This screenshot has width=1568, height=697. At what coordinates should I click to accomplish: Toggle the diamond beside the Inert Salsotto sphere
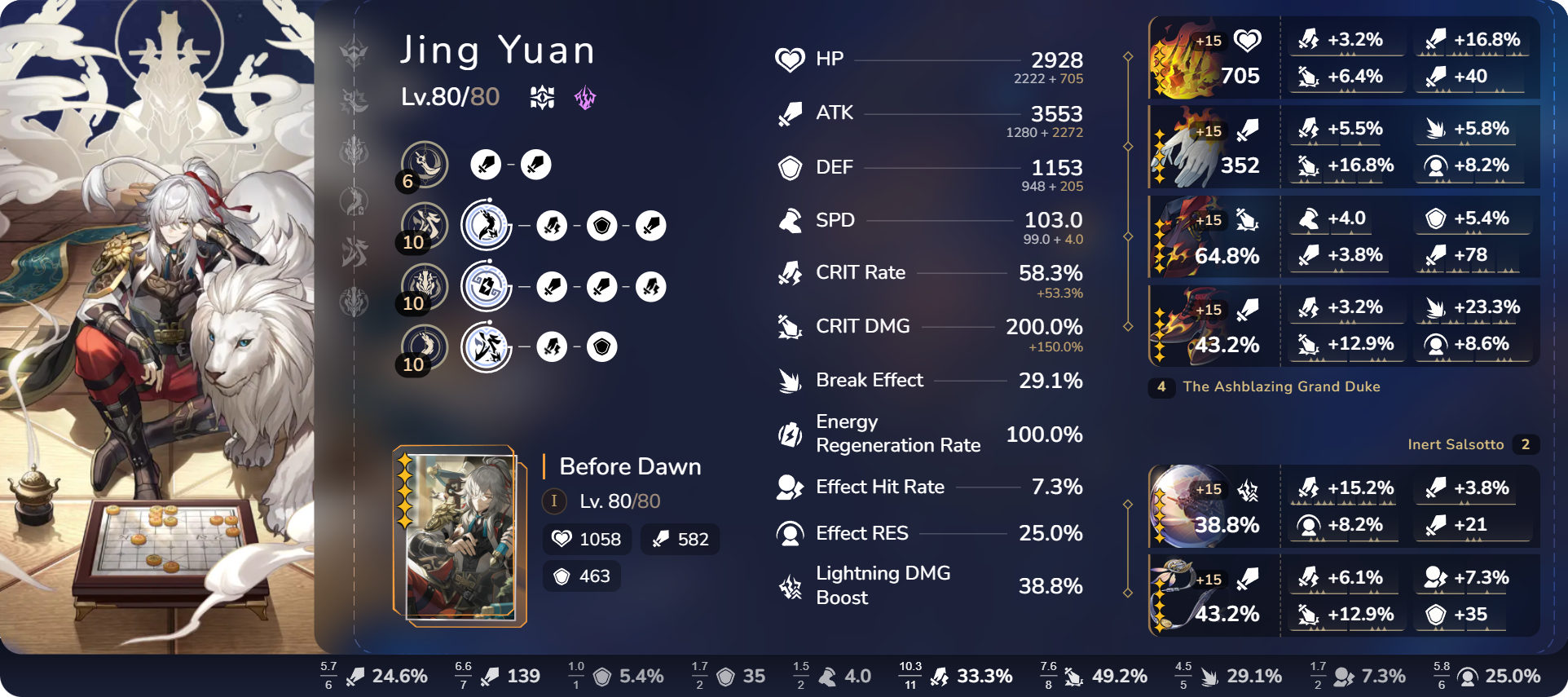tap(1128, 505)
